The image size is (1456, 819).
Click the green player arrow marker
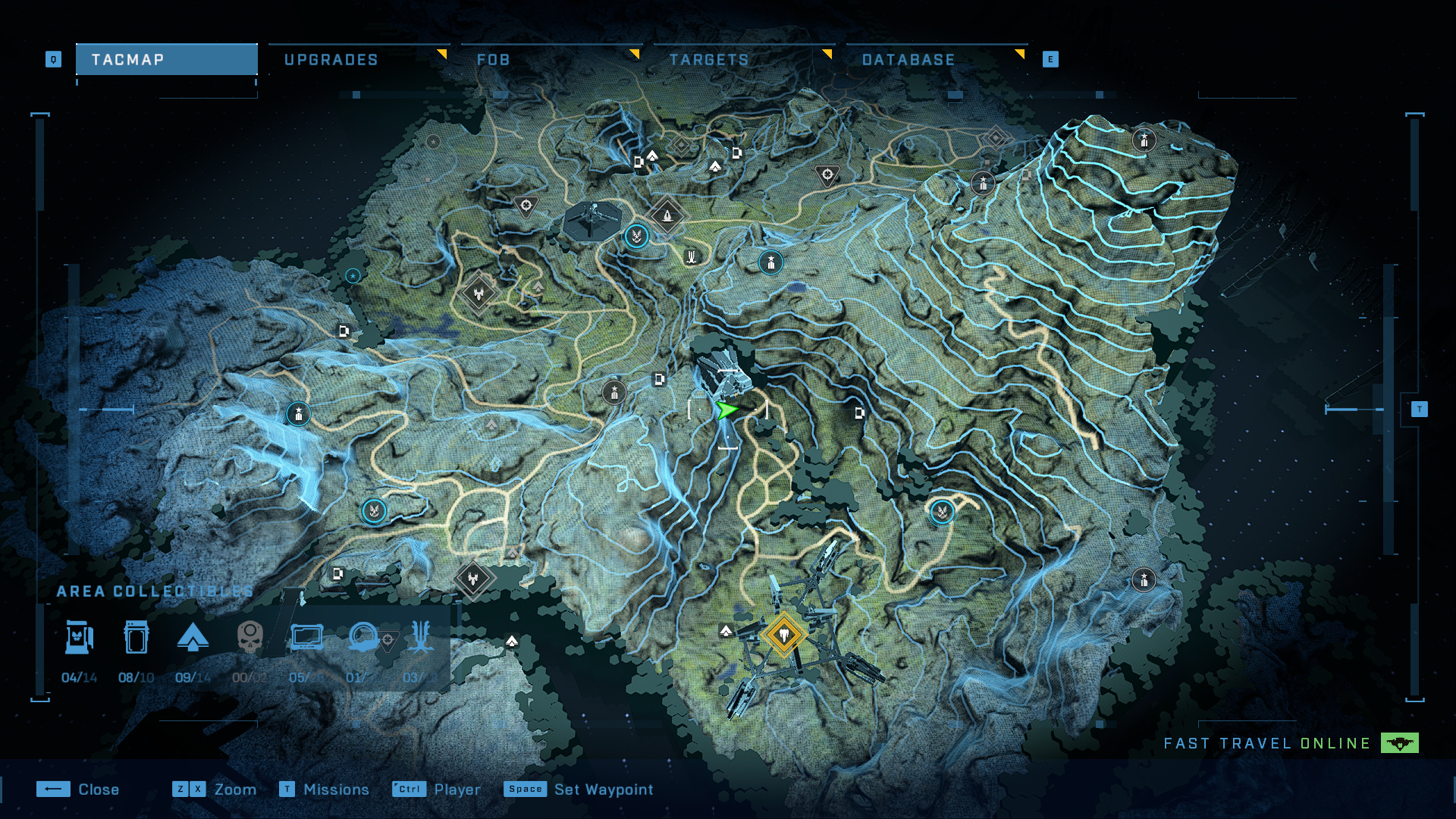[x=726, y=410]
